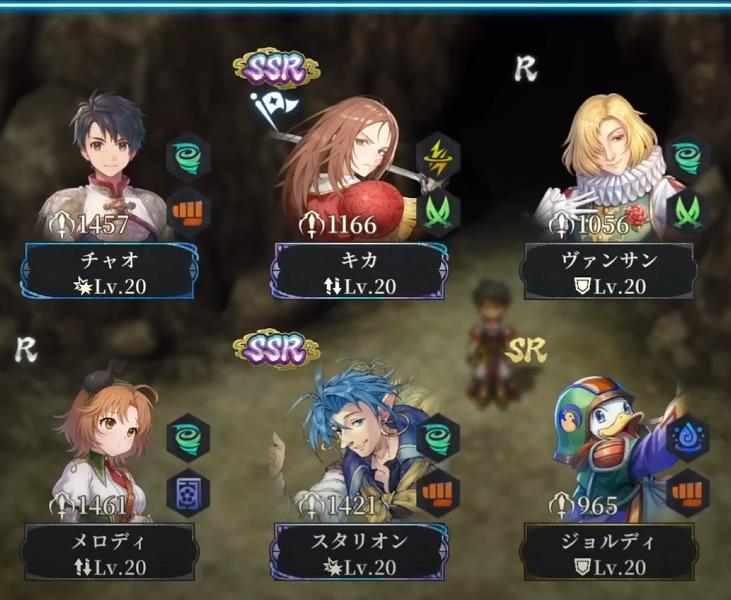Click the card-shaped weapon icon beside メロディ
The image size is (731, 600).
tap(189, 491)
